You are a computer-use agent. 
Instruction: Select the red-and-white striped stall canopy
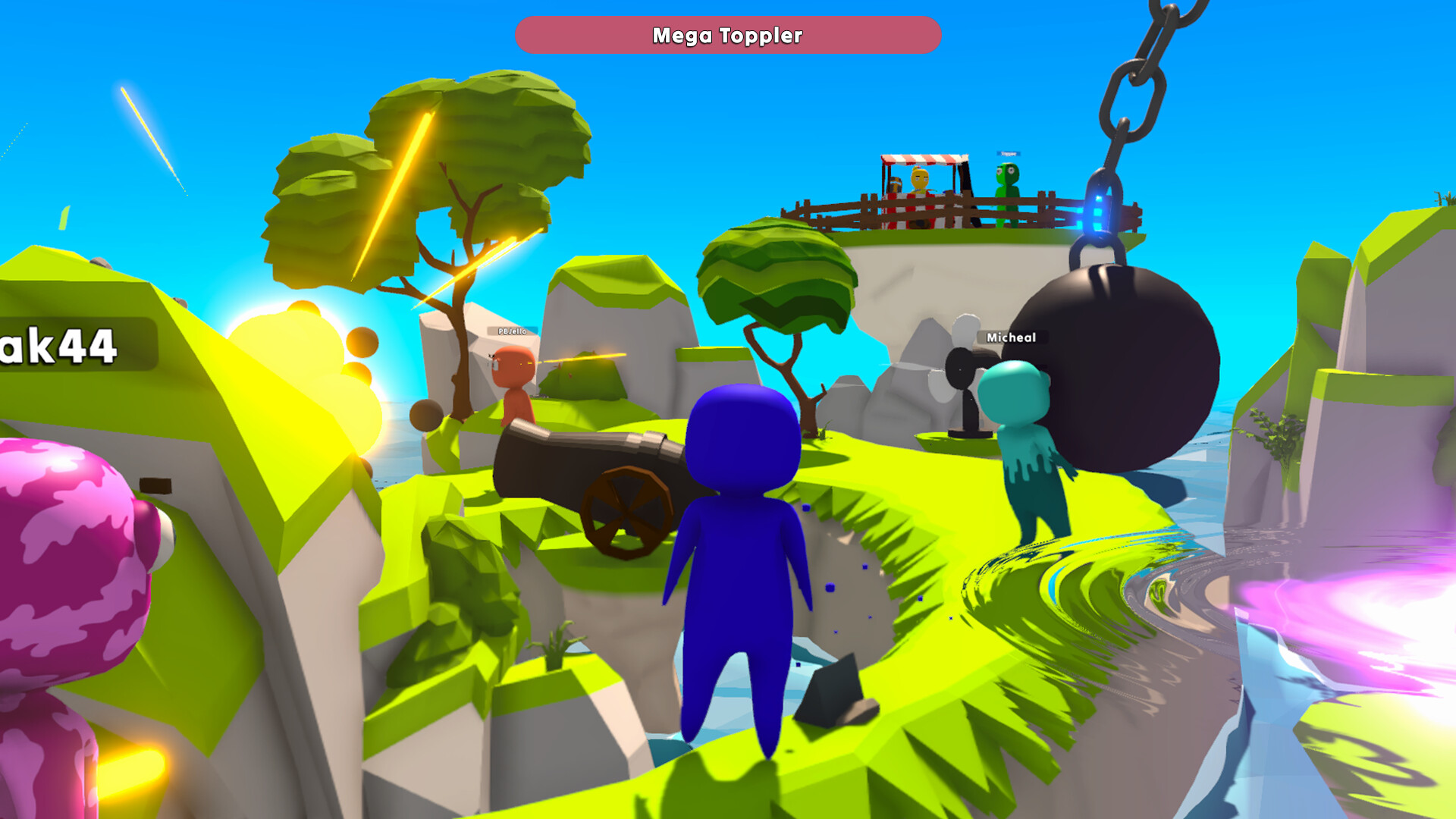[918, 159]
